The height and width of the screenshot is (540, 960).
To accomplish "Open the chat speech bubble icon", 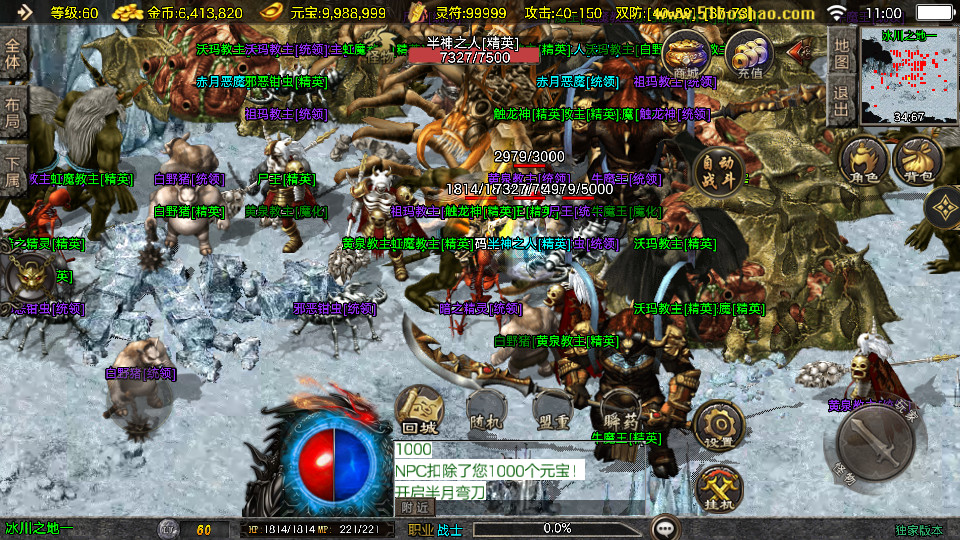I will click(x=665, y=527).
